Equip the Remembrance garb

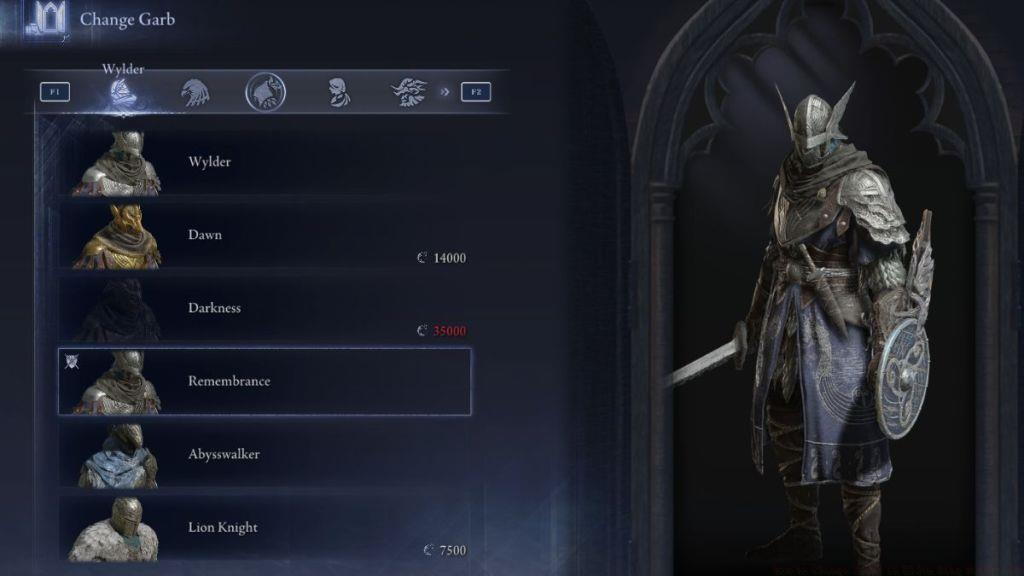coord(265,381)
